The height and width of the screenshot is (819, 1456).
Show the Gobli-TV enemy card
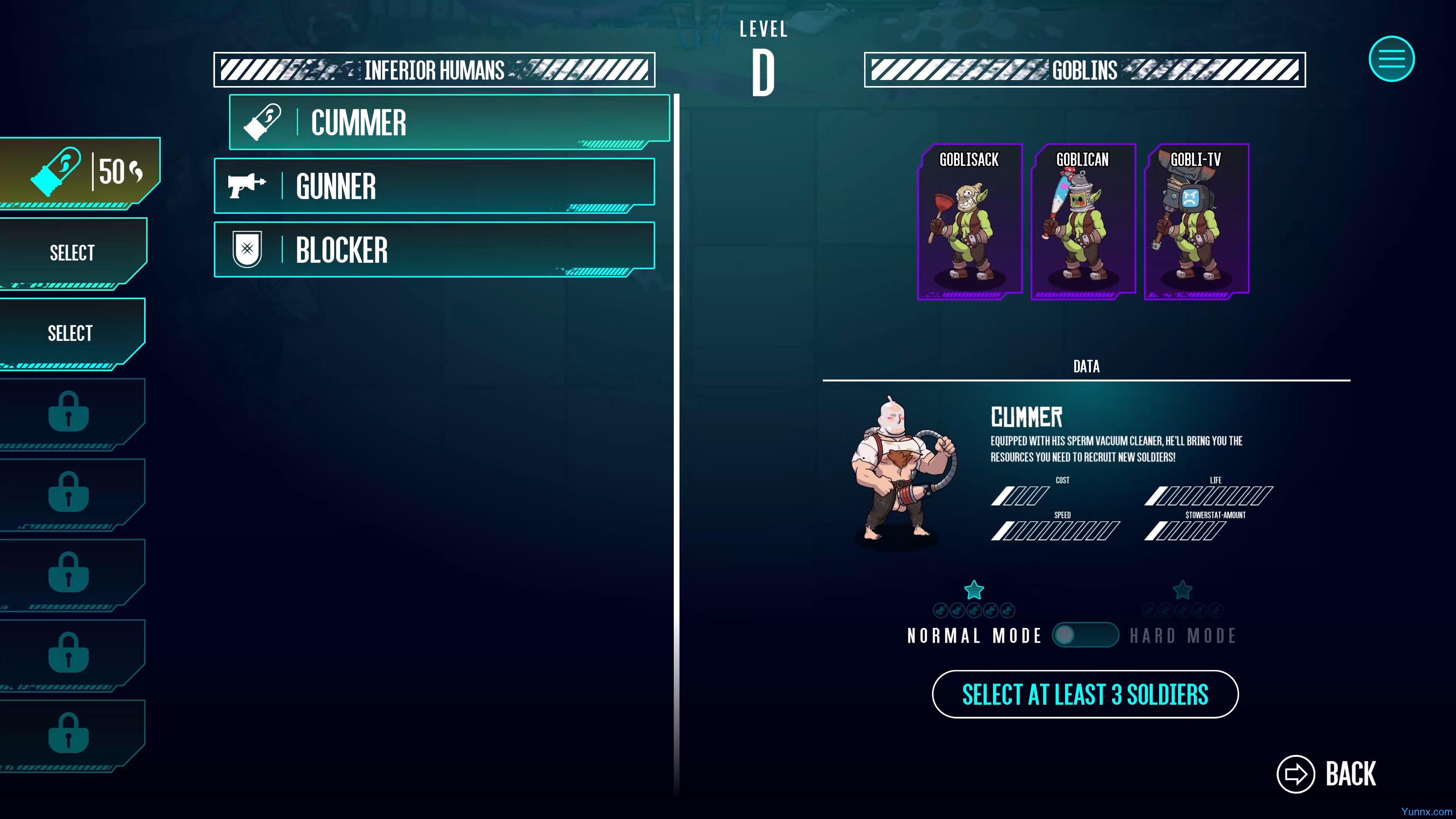(1196, 221)
